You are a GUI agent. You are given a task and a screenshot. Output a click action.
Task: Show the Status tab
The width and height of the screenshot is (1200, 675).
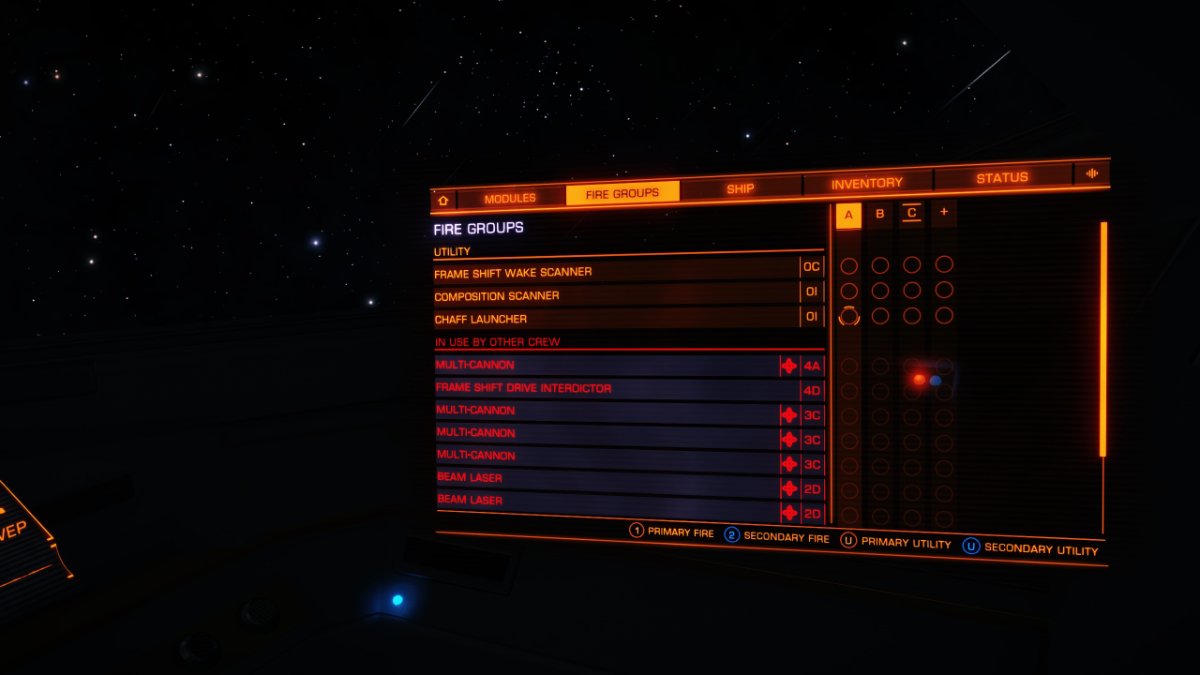tap(1002, 177)
